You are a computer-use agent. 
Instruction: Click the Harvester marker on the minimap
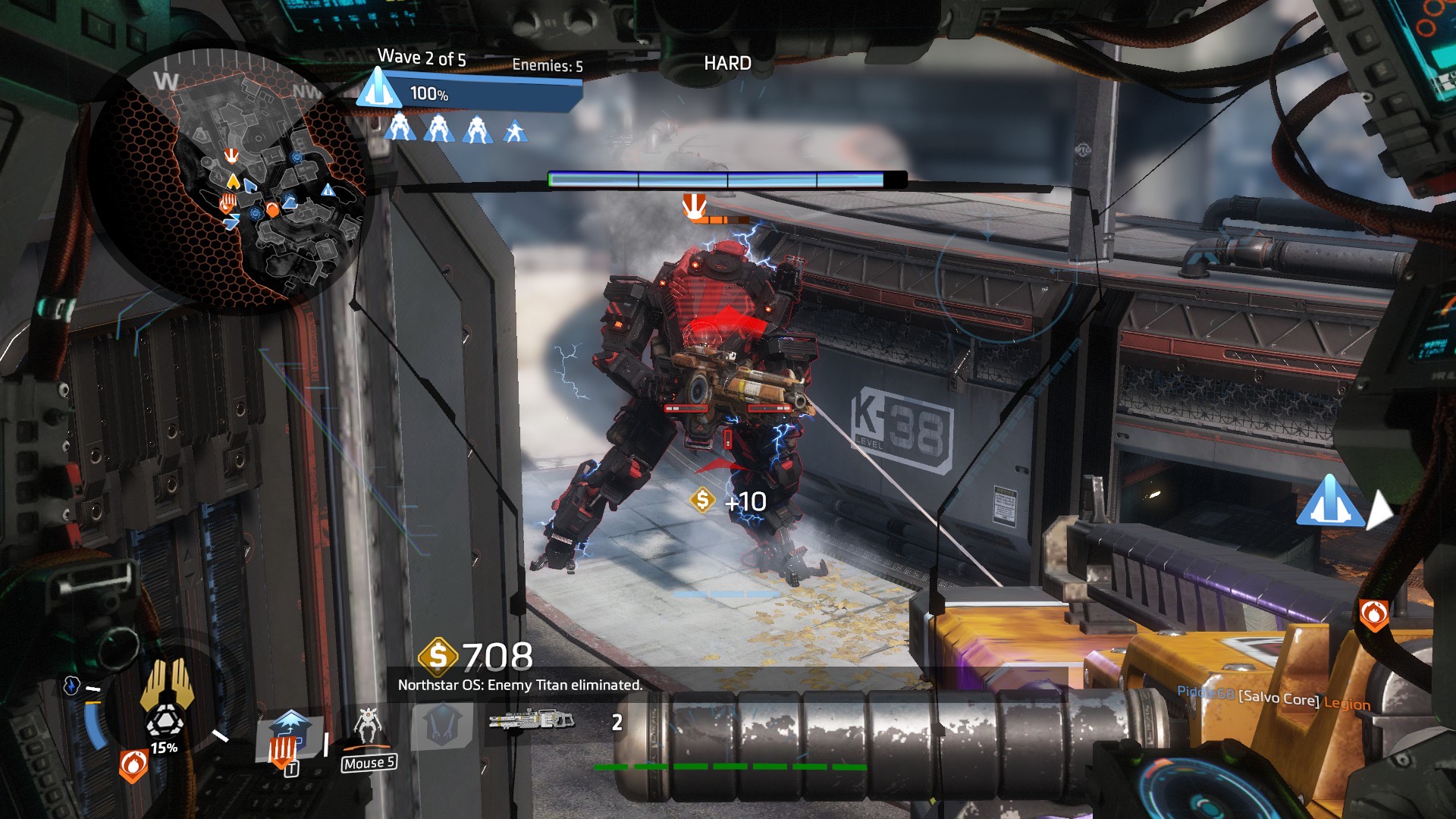tap(328, 190)
